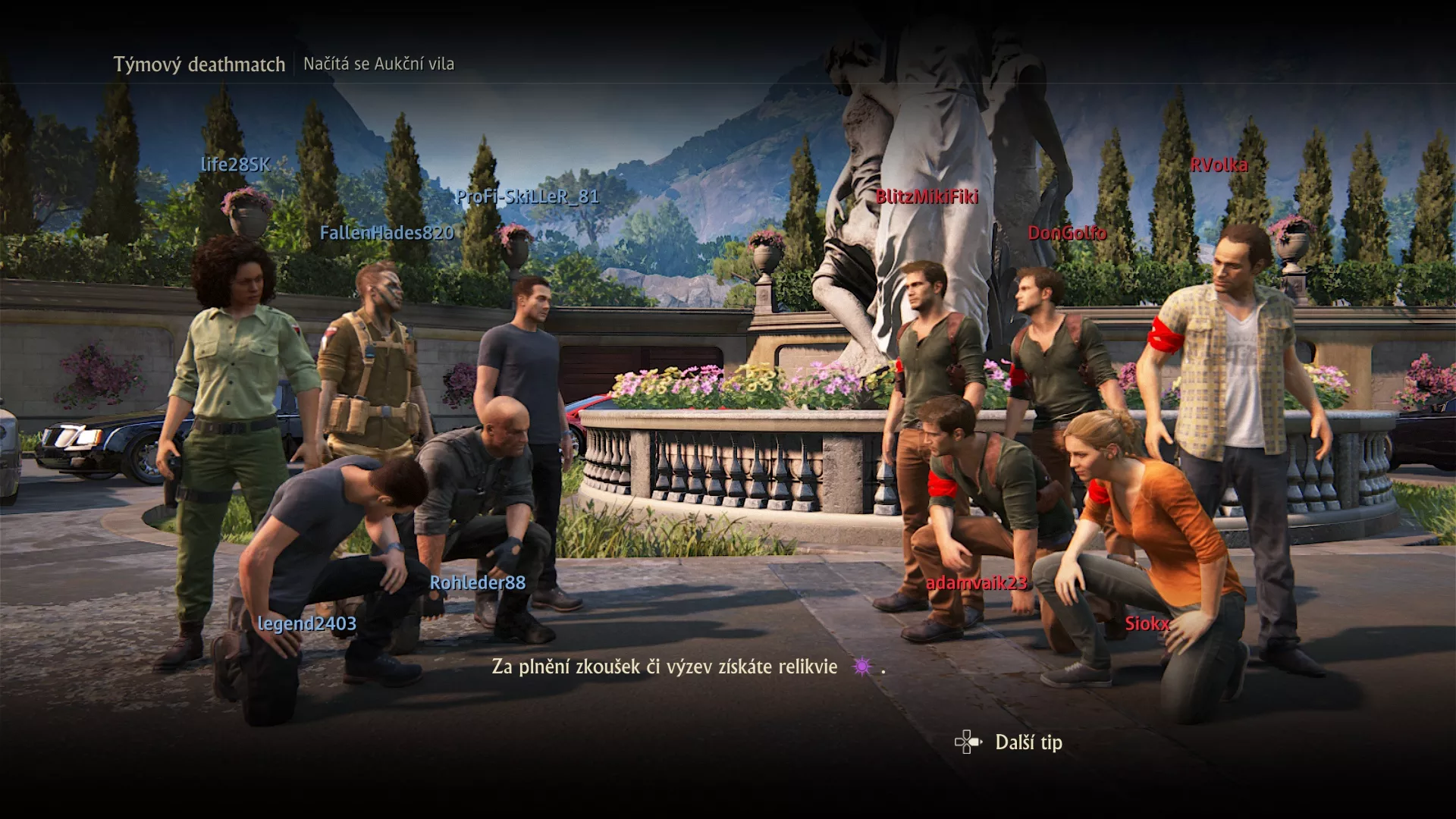
Task: Click the loading status bar text at top
Action: pyautogui.click(x=378, y=64)
